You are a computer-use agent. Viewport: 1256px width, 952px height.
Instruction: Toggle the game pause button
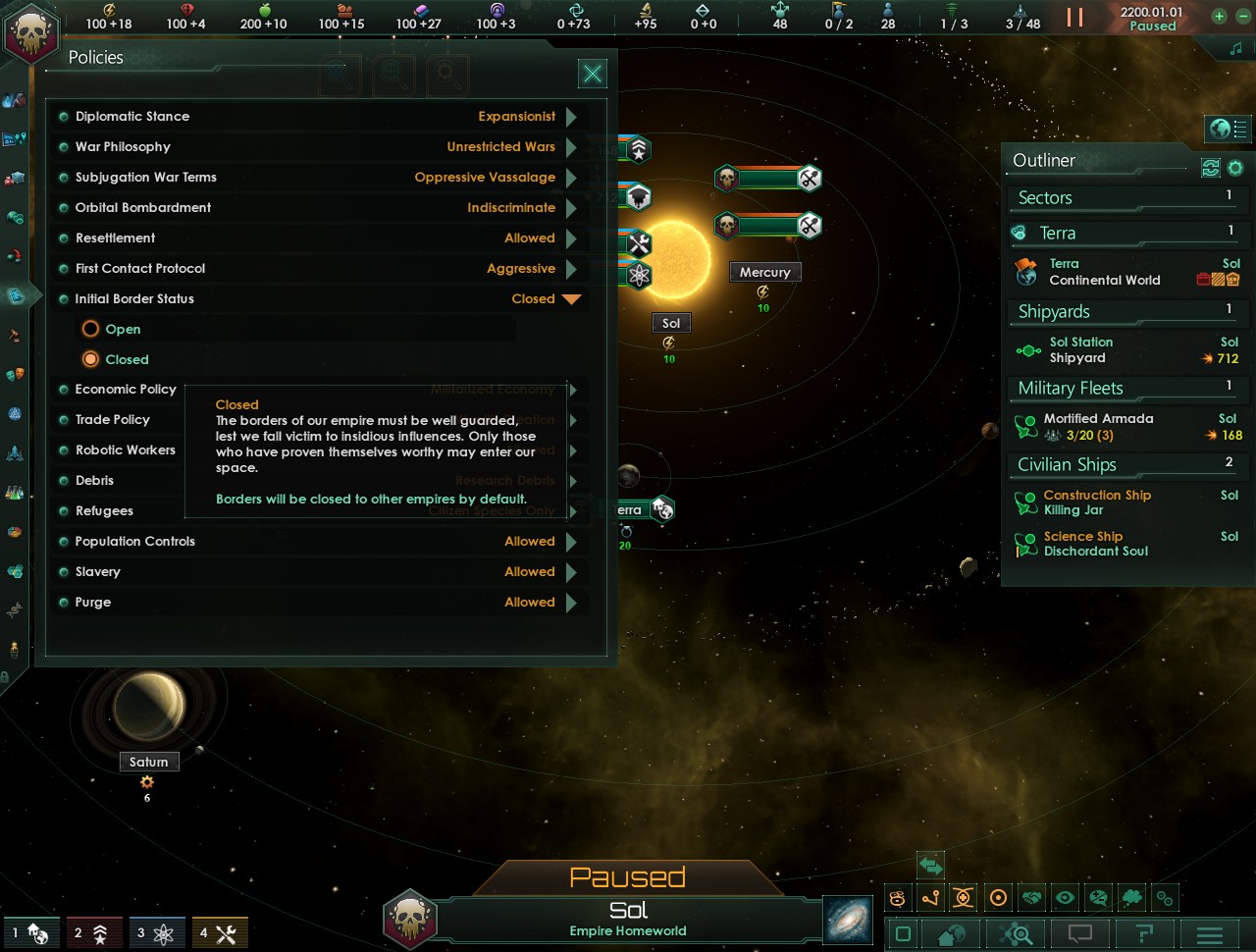(1075, 17)
